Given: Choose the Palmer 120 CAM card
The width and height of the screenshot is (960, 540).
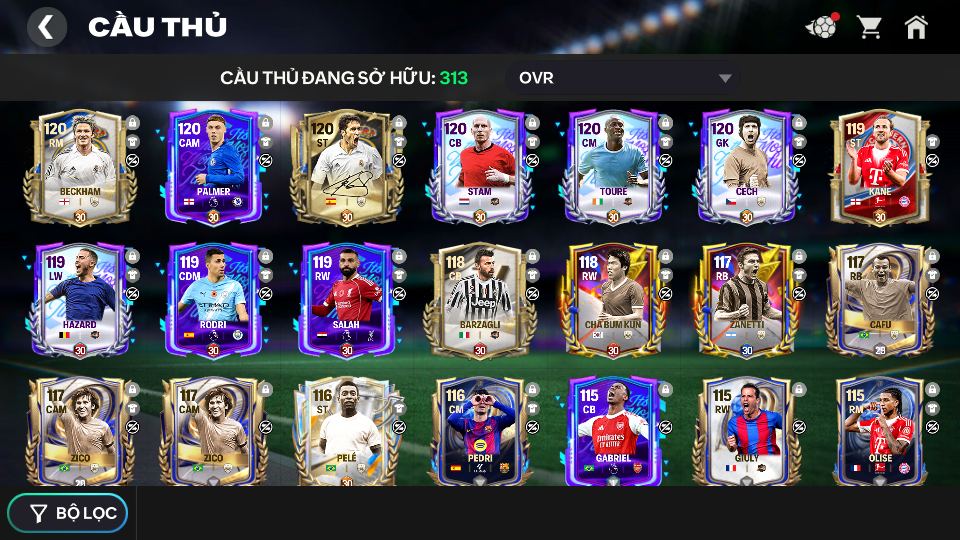Looking at the screenshot, I should click(213, 166).
